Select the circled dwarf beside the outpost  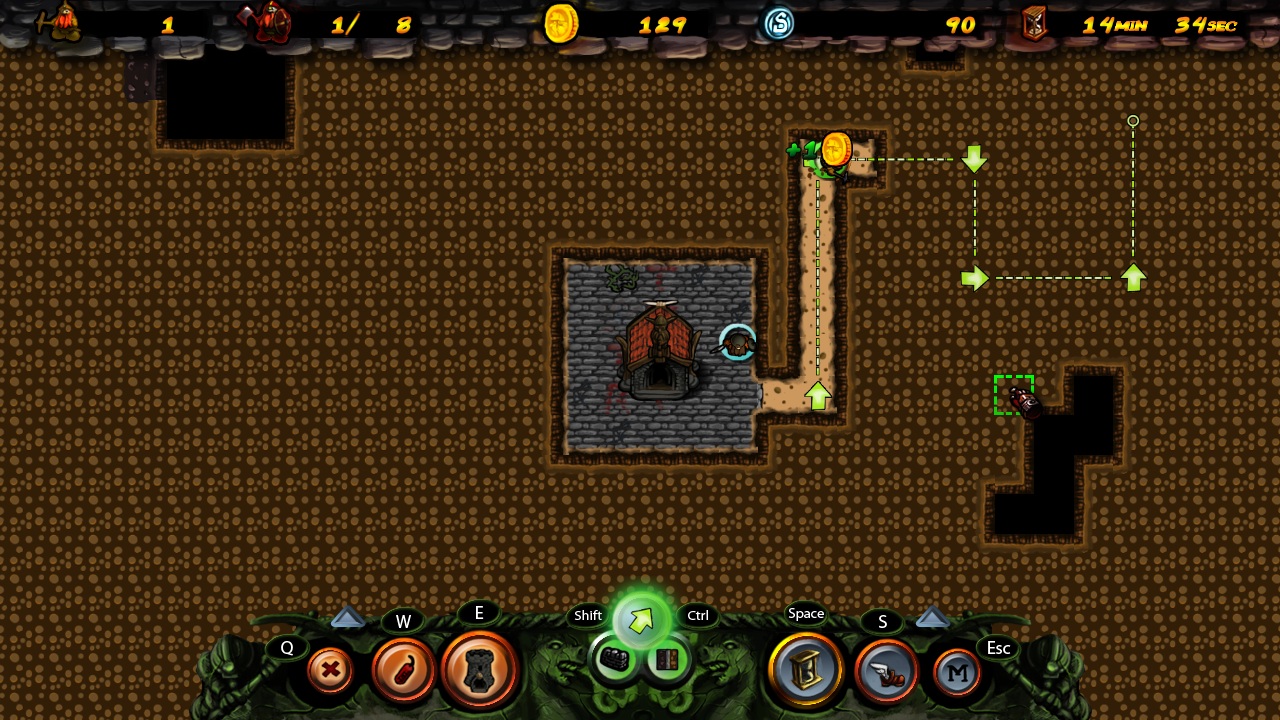pyautogui.click(x=737, y=345)
